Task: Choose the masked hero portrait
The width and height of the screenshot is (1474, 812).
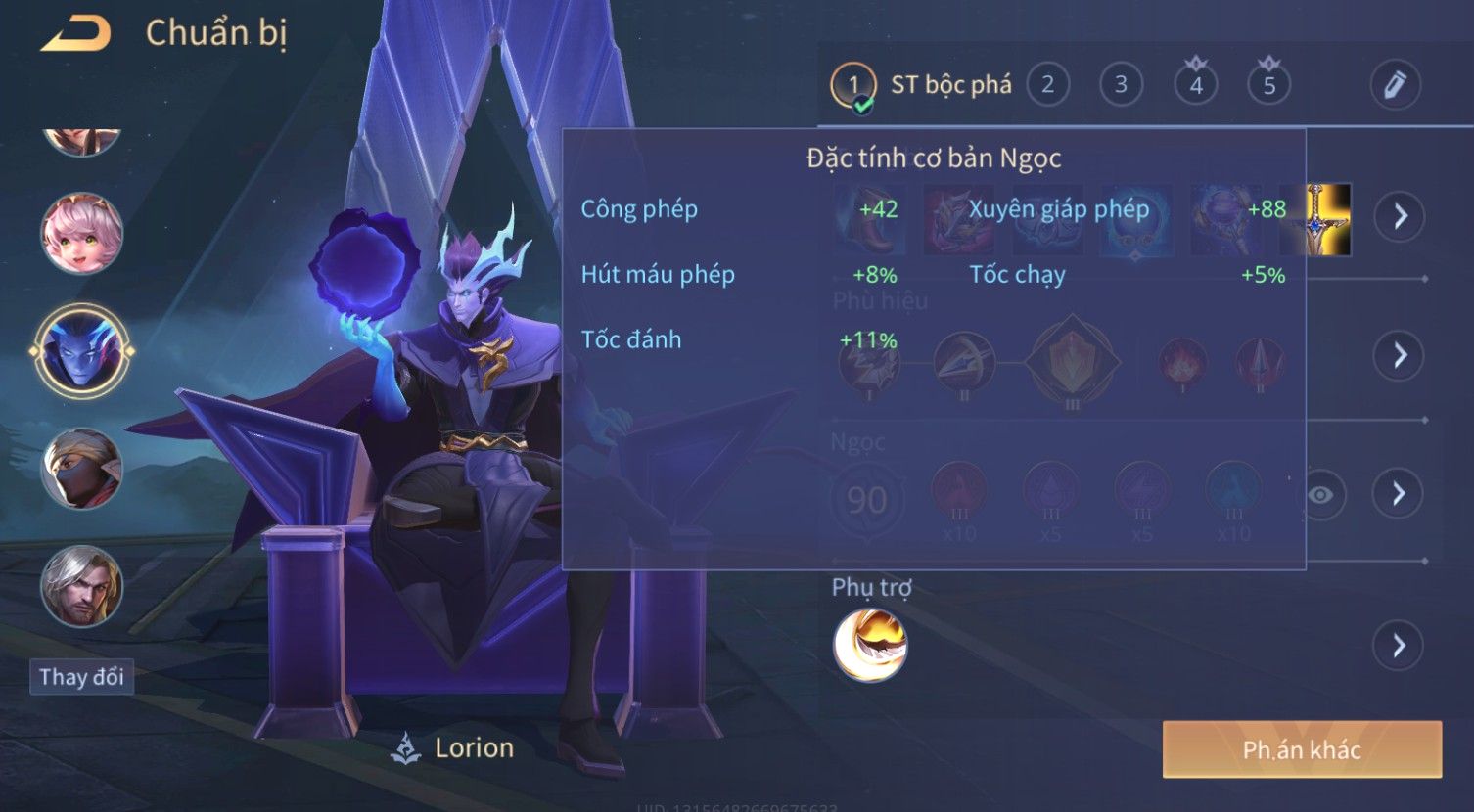Action: point(81,470)
